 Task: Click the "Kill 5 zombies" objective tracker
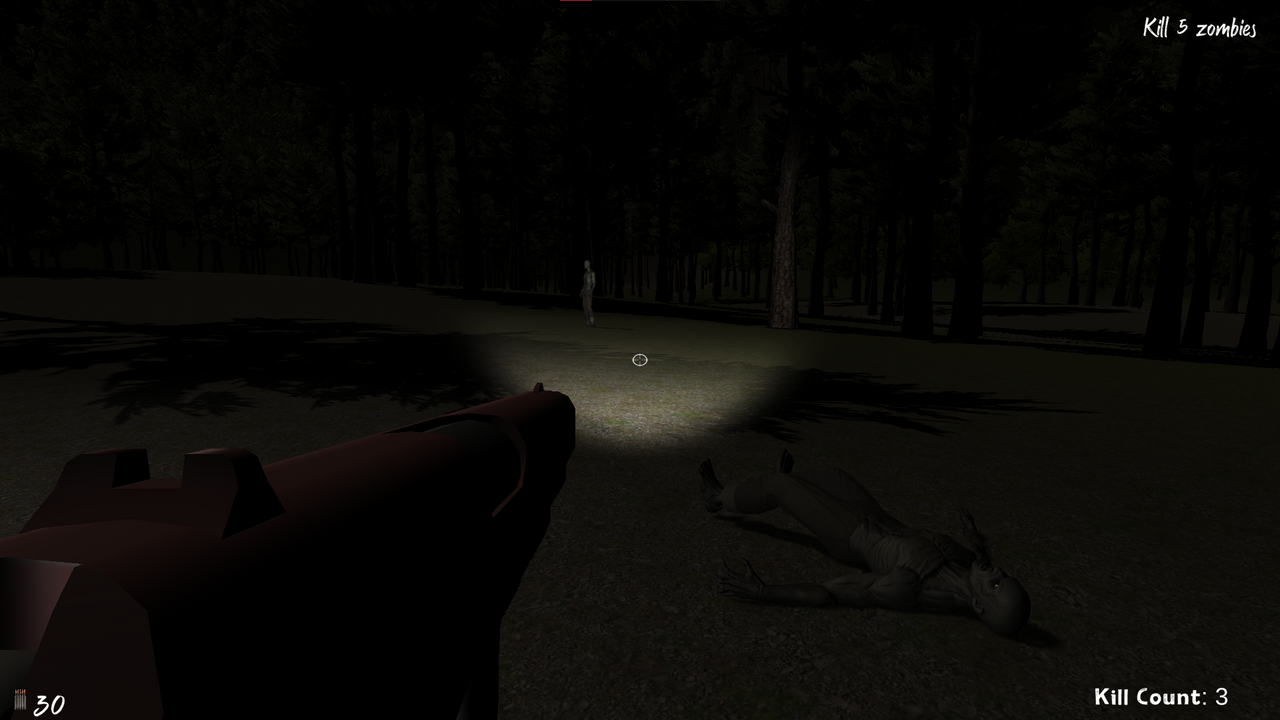coord(1199,28)
